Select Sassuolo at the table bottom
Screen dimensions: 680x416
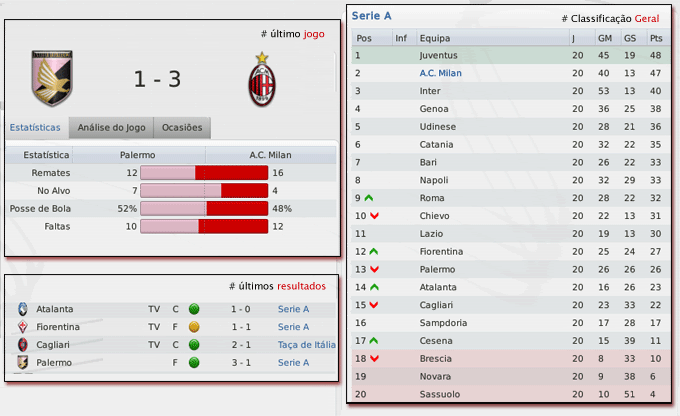(438, 394)
